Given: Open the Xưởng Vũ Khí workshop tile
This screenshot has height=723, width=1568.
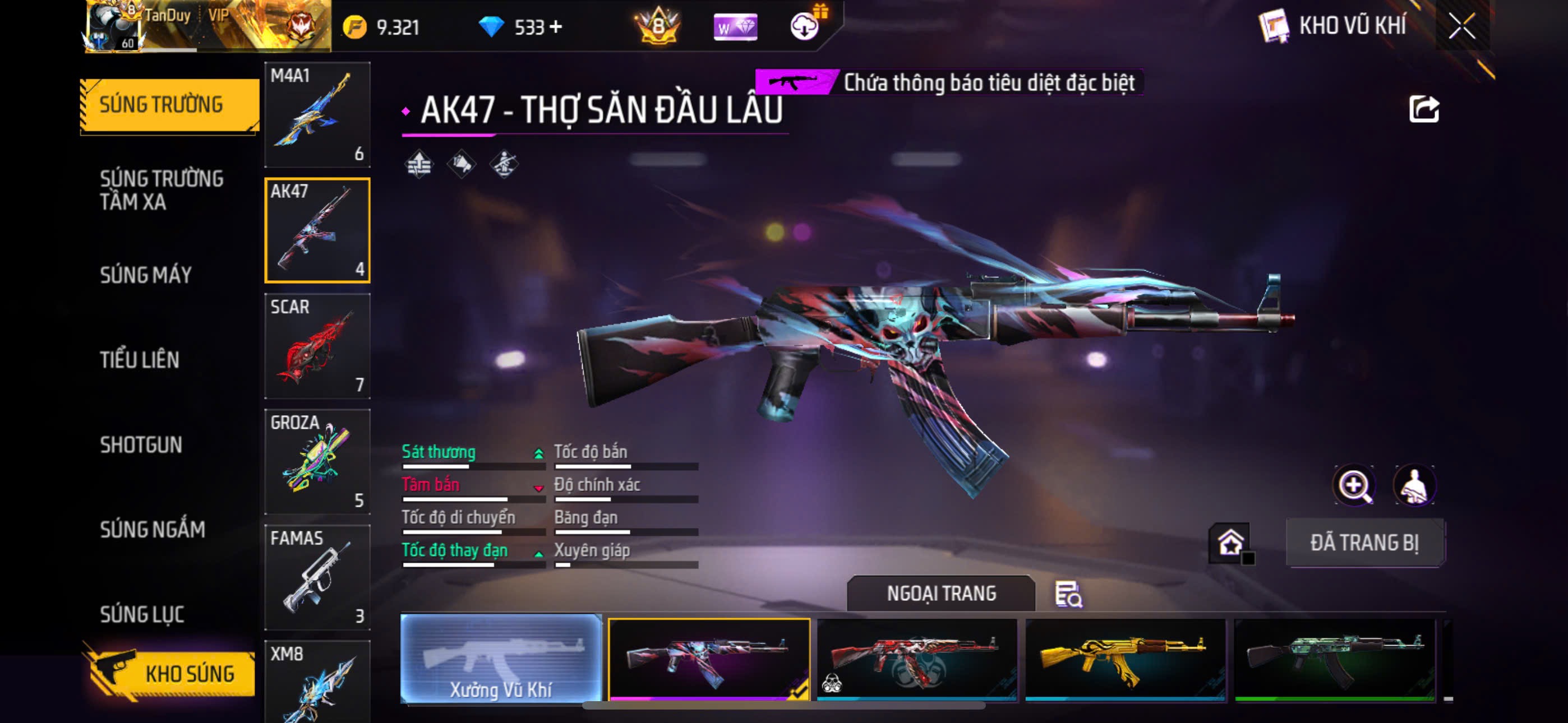Looking at the screenshot, I should pyautogui.click(x=501, y=659).
